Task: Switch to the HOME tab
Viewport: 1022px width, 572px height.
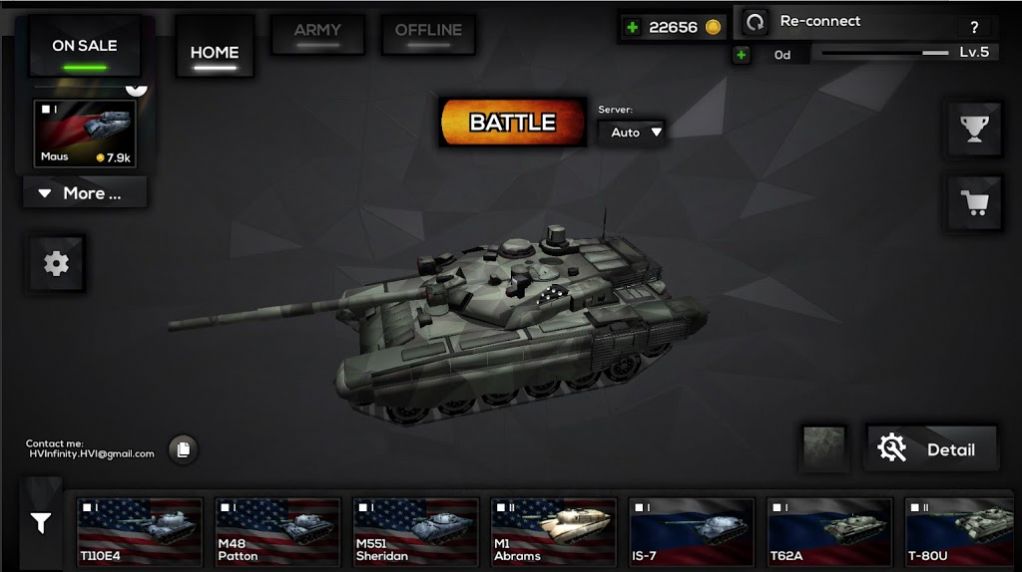Action: [x=215, y=53]
